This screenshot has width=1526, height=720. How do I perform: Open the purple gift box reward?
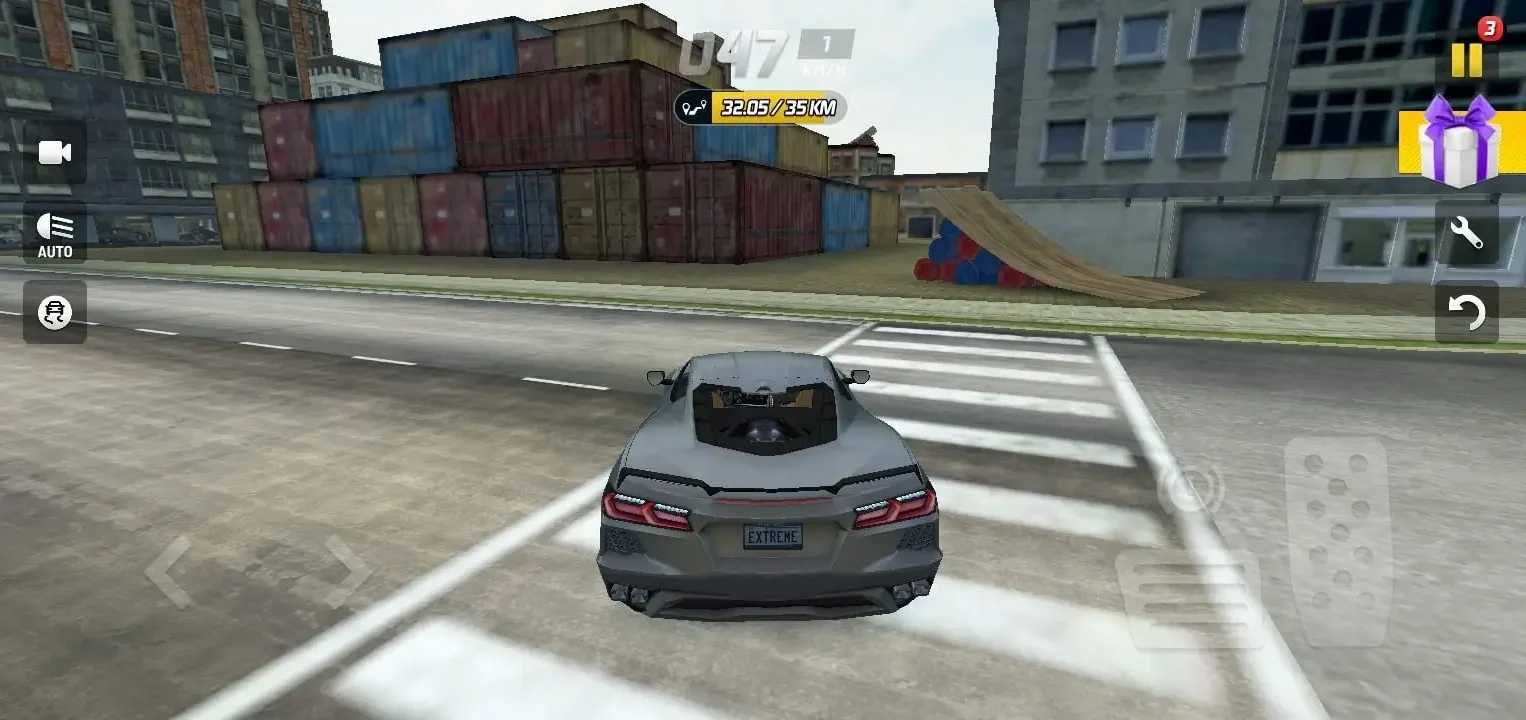(1460, 148)
